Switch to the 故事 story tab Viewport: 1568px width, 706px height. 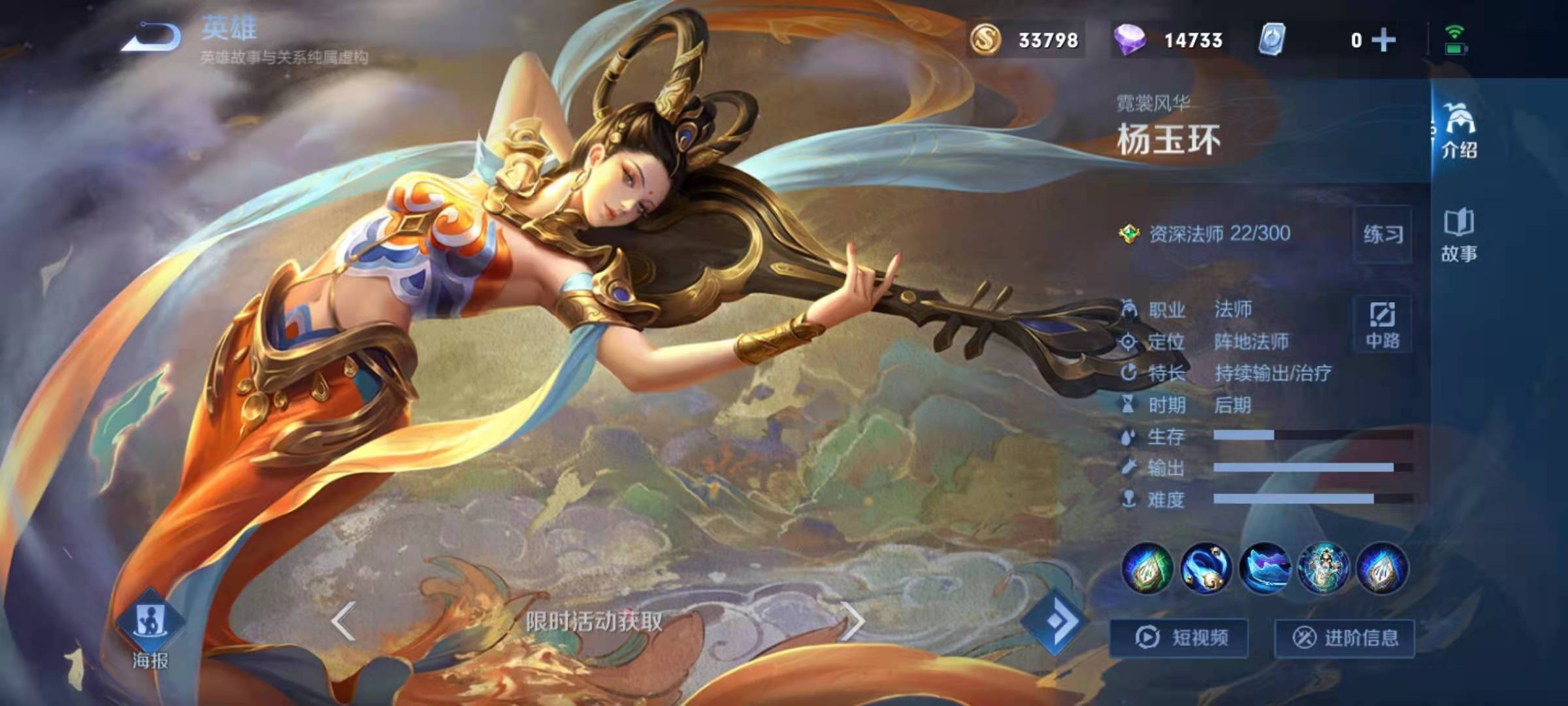[x=1459, y=235]
